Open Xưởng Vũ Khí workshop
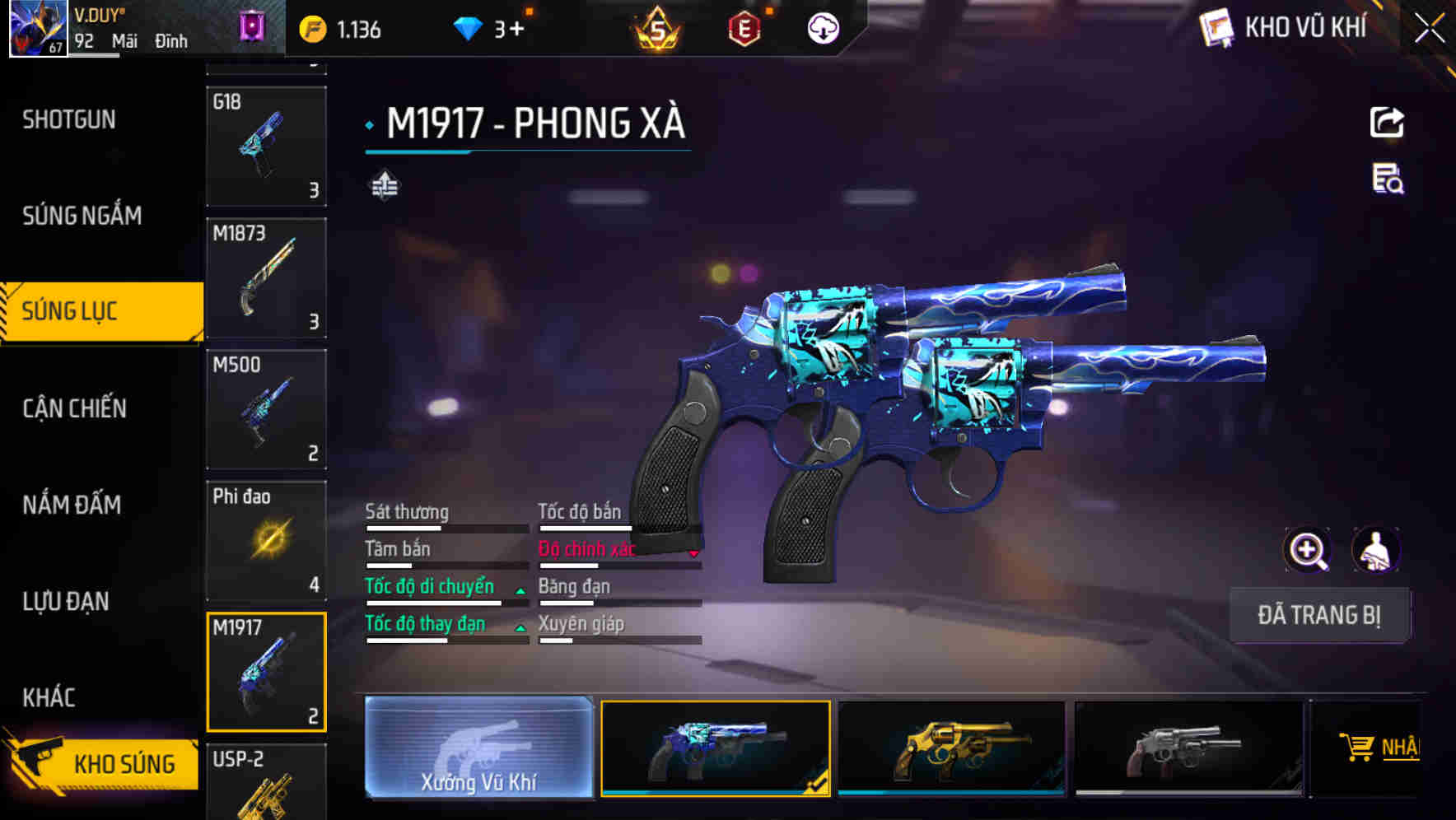Image resolution: width=1456 pixels, height=820 pixels. [x=480, y=749]
